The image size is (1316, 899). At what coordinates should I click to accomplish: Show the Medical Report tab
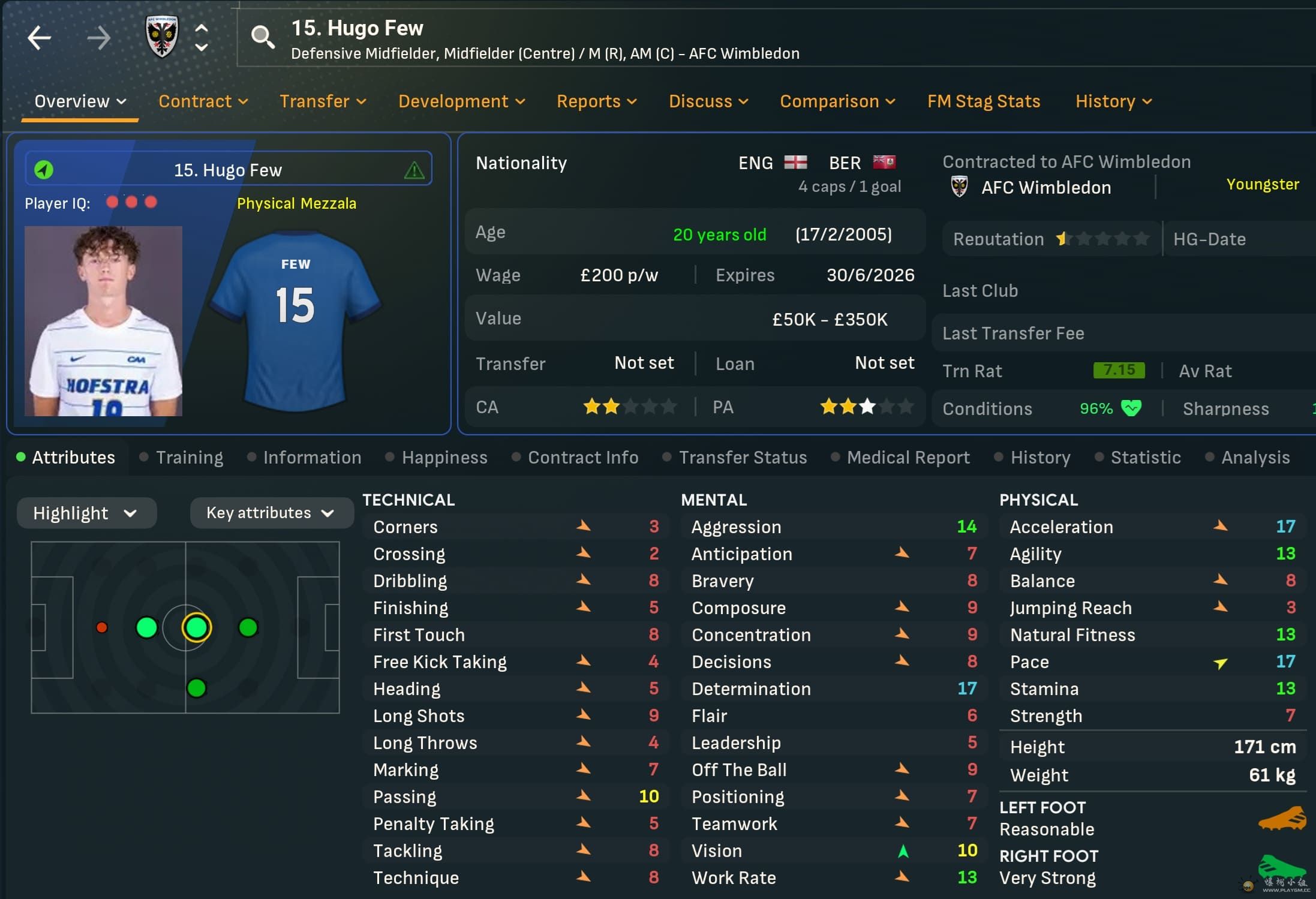click(908, 458)
